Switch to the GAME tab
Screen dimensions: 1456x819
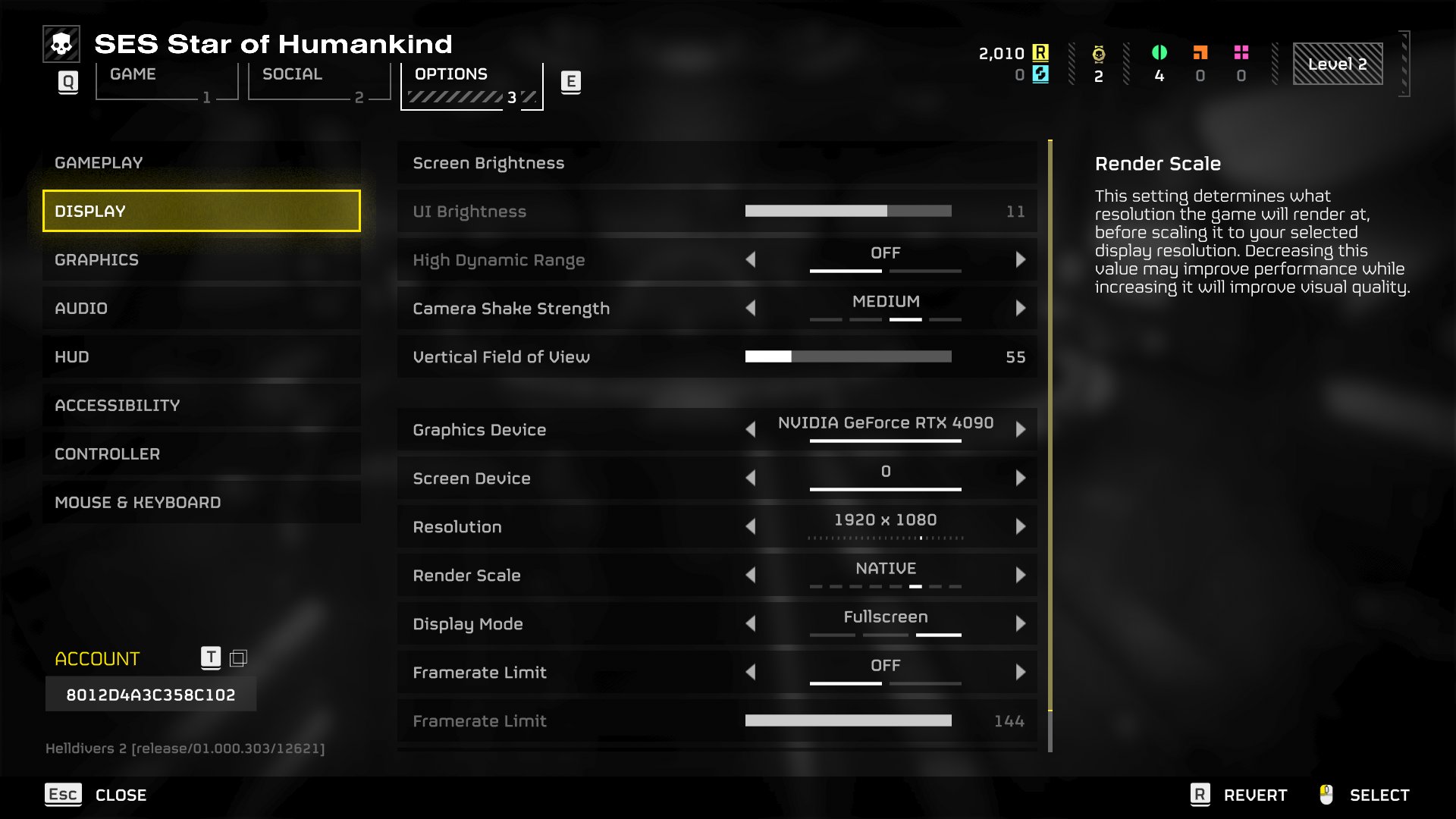point(133,74)
